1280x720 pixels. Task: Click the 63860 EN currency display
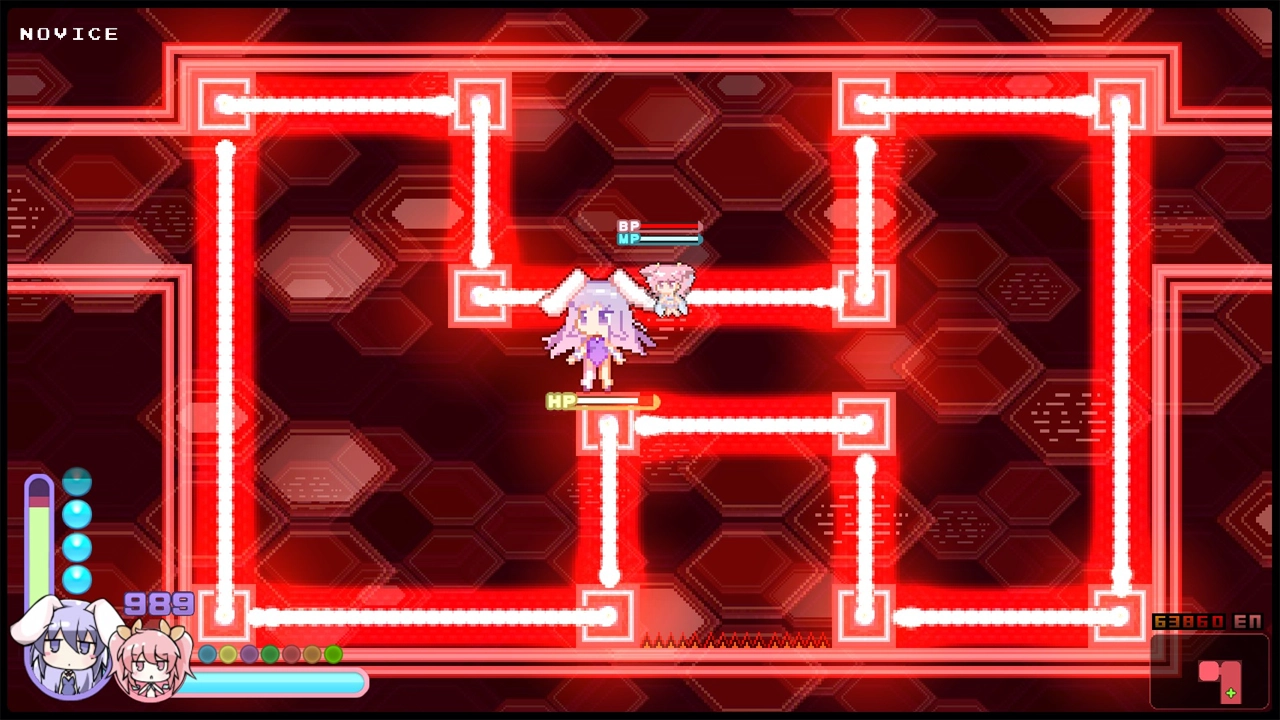click(x=1207, y=621)
